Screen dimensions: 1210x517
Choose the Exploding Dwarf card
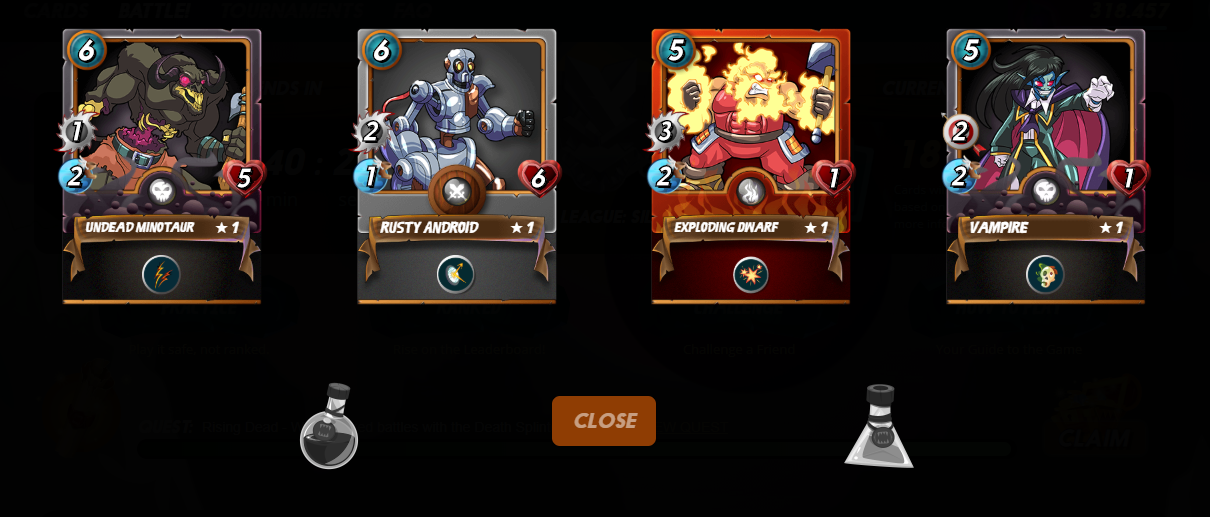(x=750, y=130)
